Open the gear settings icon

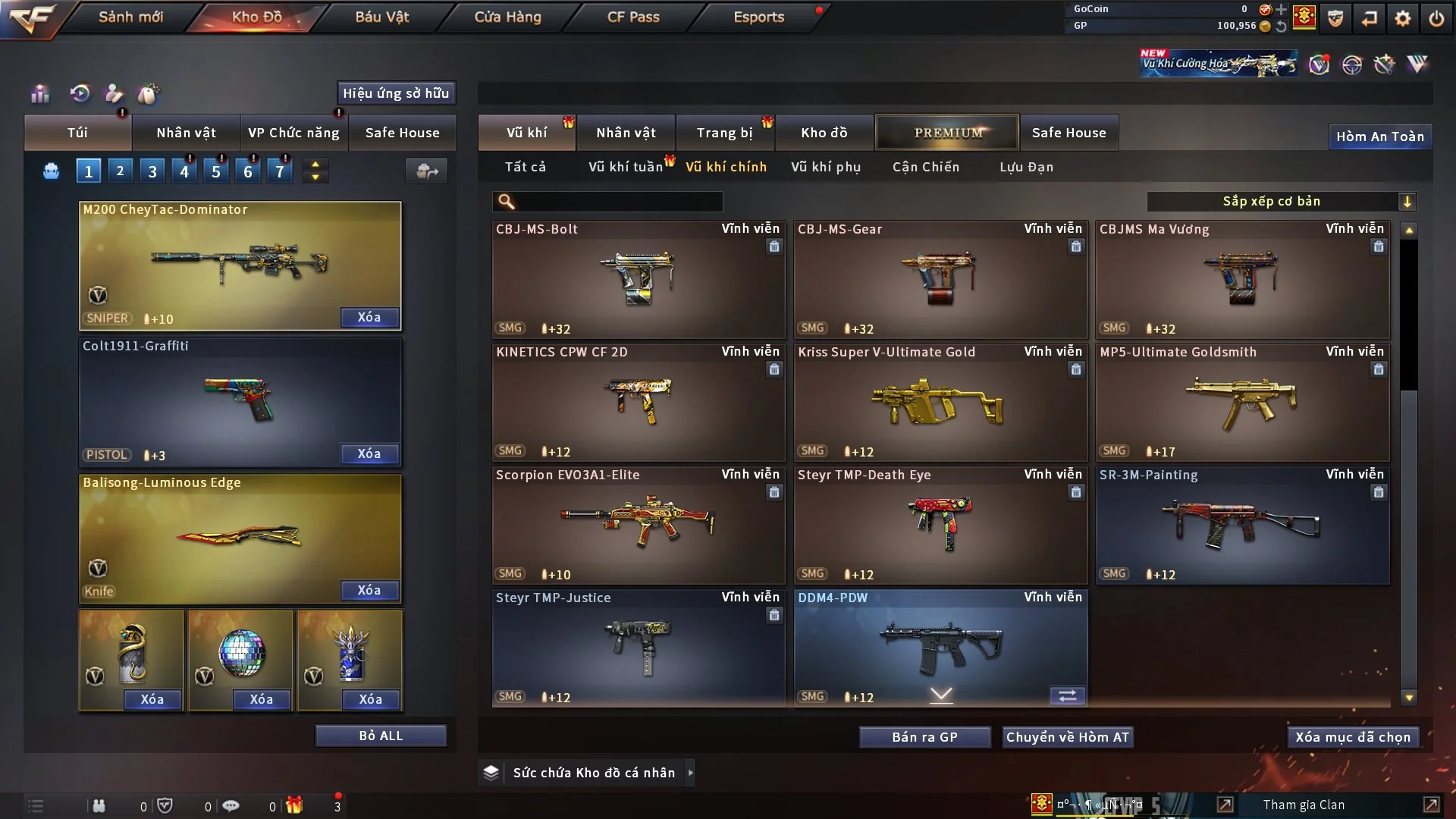click(x=1403, y=18)
